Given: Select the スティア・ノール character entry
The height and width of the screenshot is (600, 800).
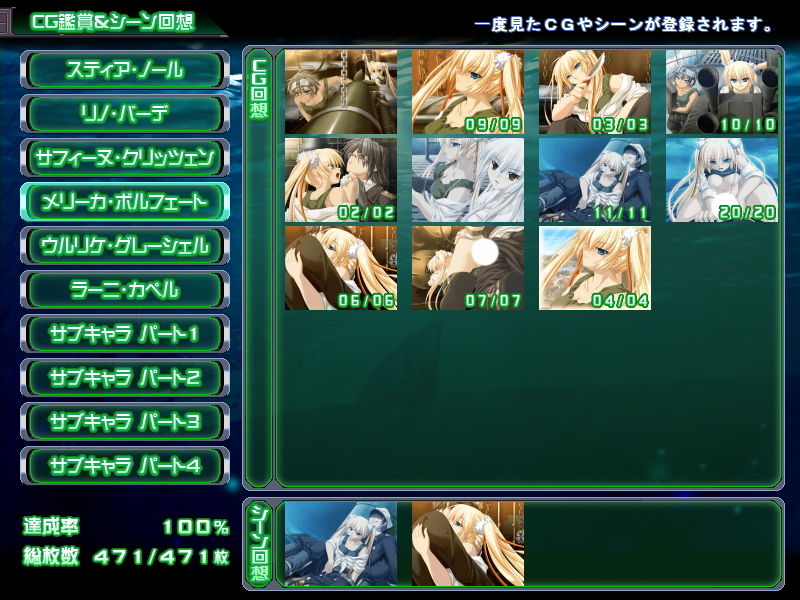Looking at the screenshot, I should 125,70.
